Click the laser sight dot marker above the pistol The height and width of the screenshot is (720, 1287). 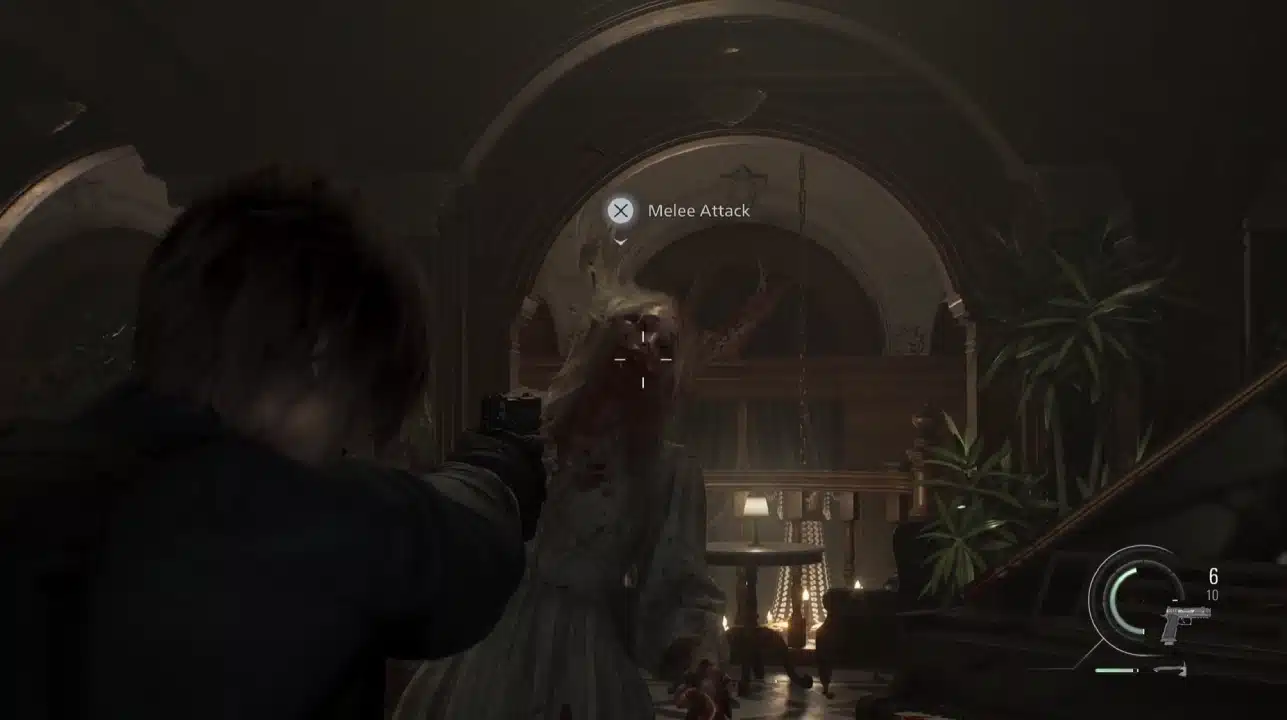(x=1174, y=599)
